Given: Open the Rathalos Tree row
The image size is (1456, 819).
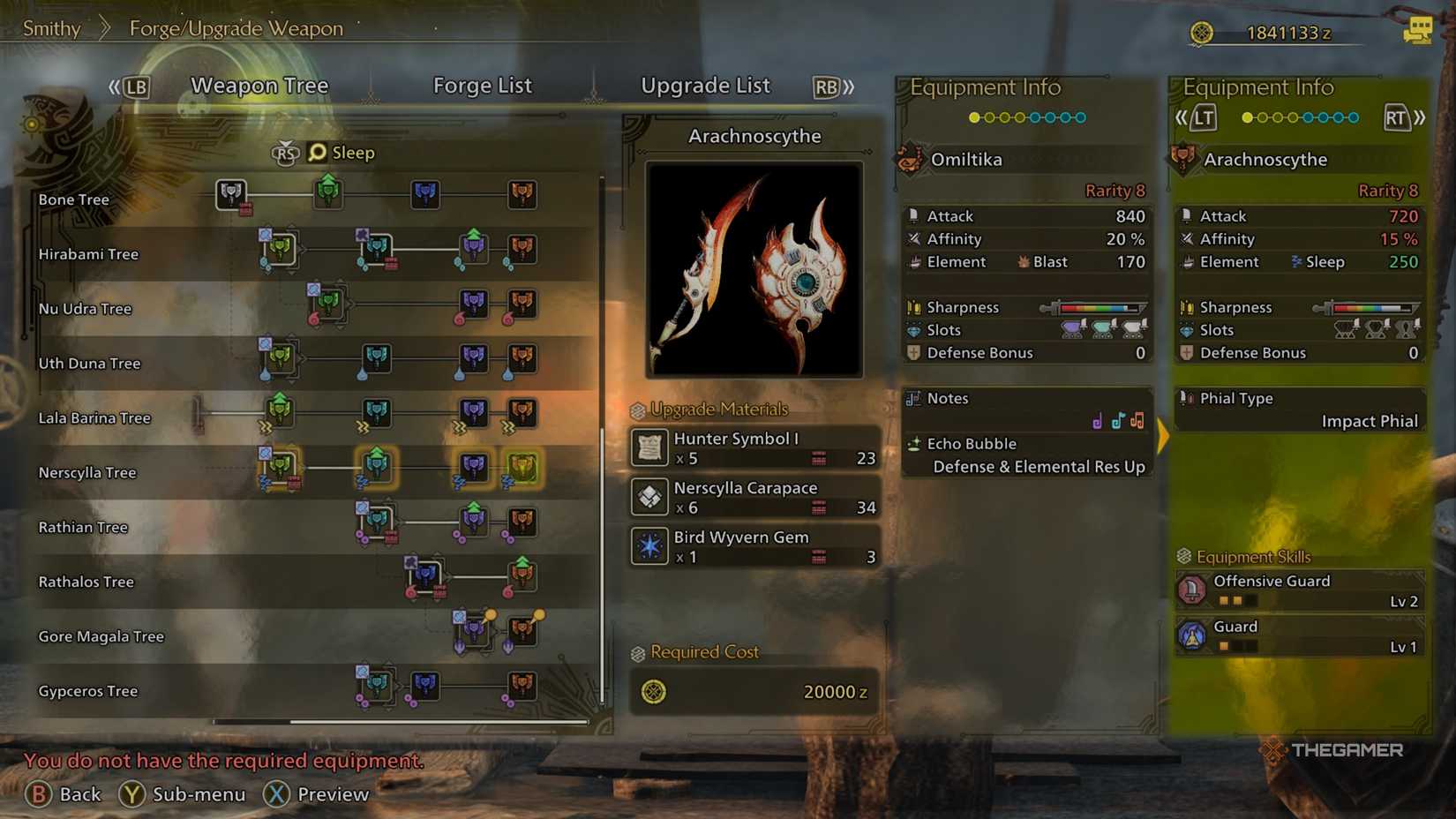Looking at the screenshot, I should pos(86,582).
